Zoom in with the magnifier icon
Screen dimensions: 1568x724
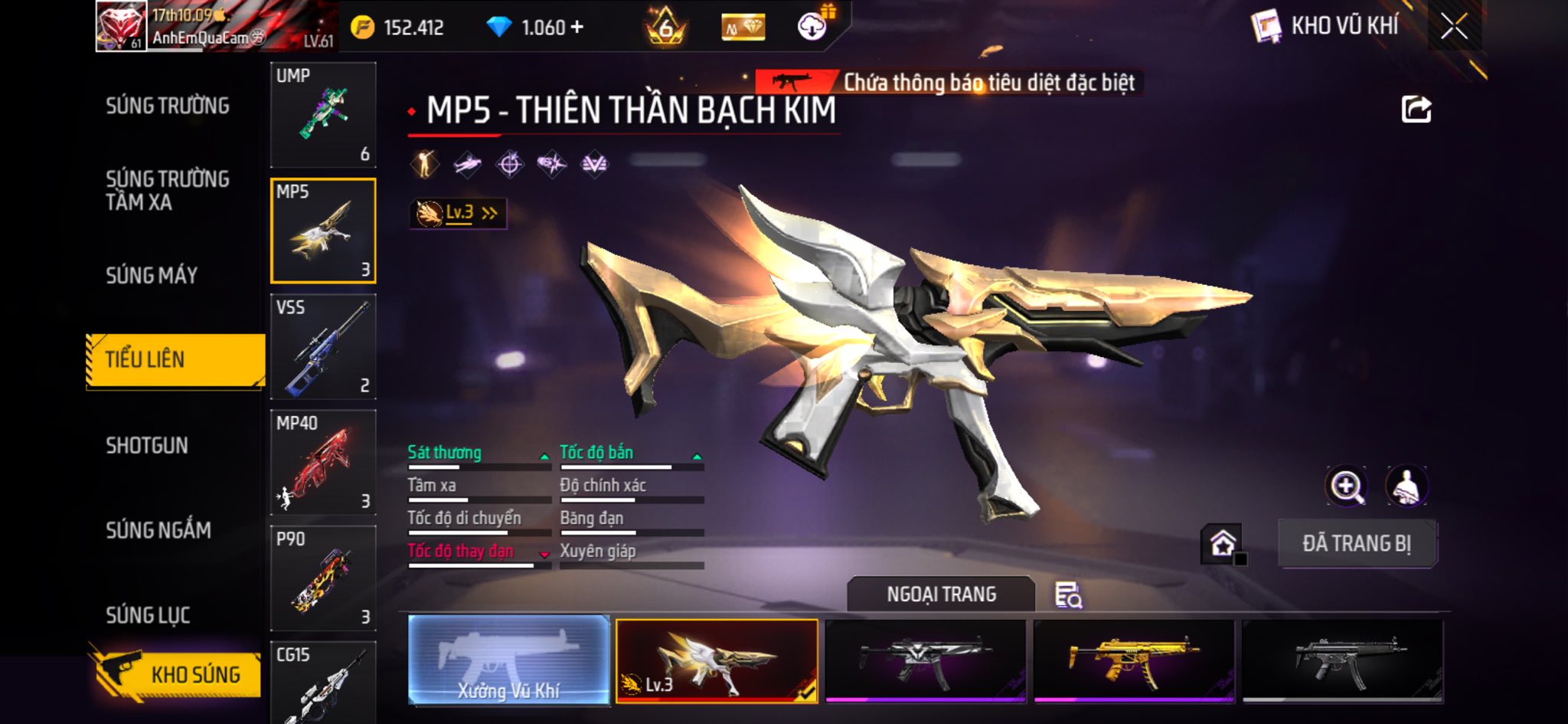coord(1346,486)
